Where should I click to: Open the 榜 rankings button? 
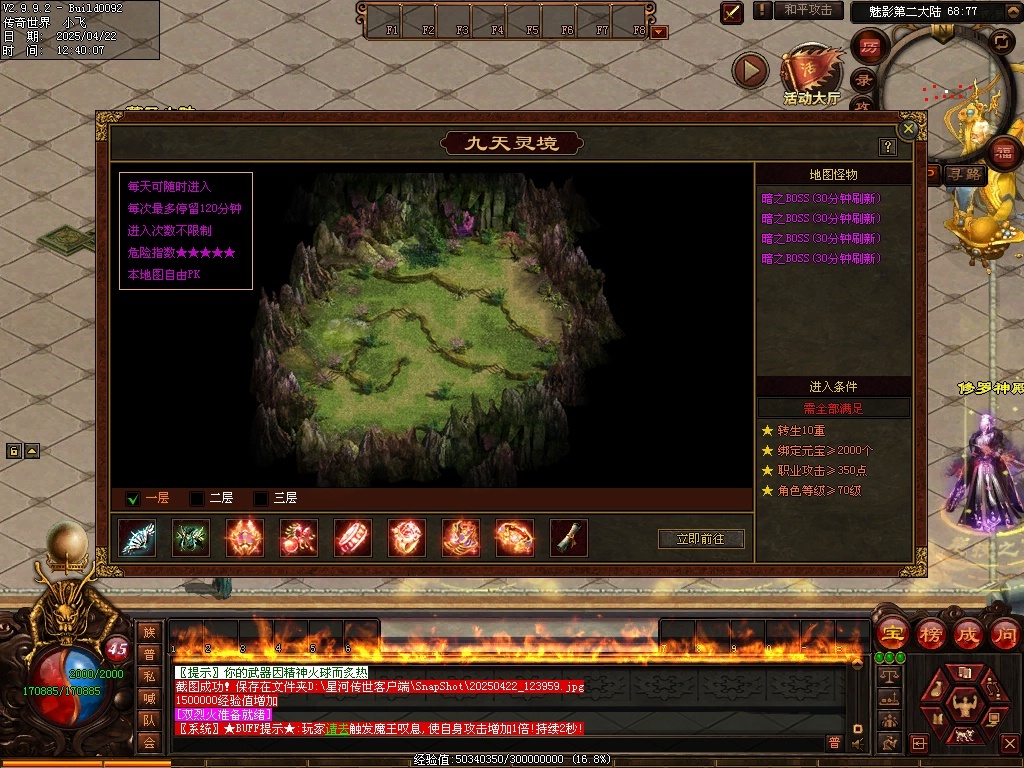pos(931,634)
